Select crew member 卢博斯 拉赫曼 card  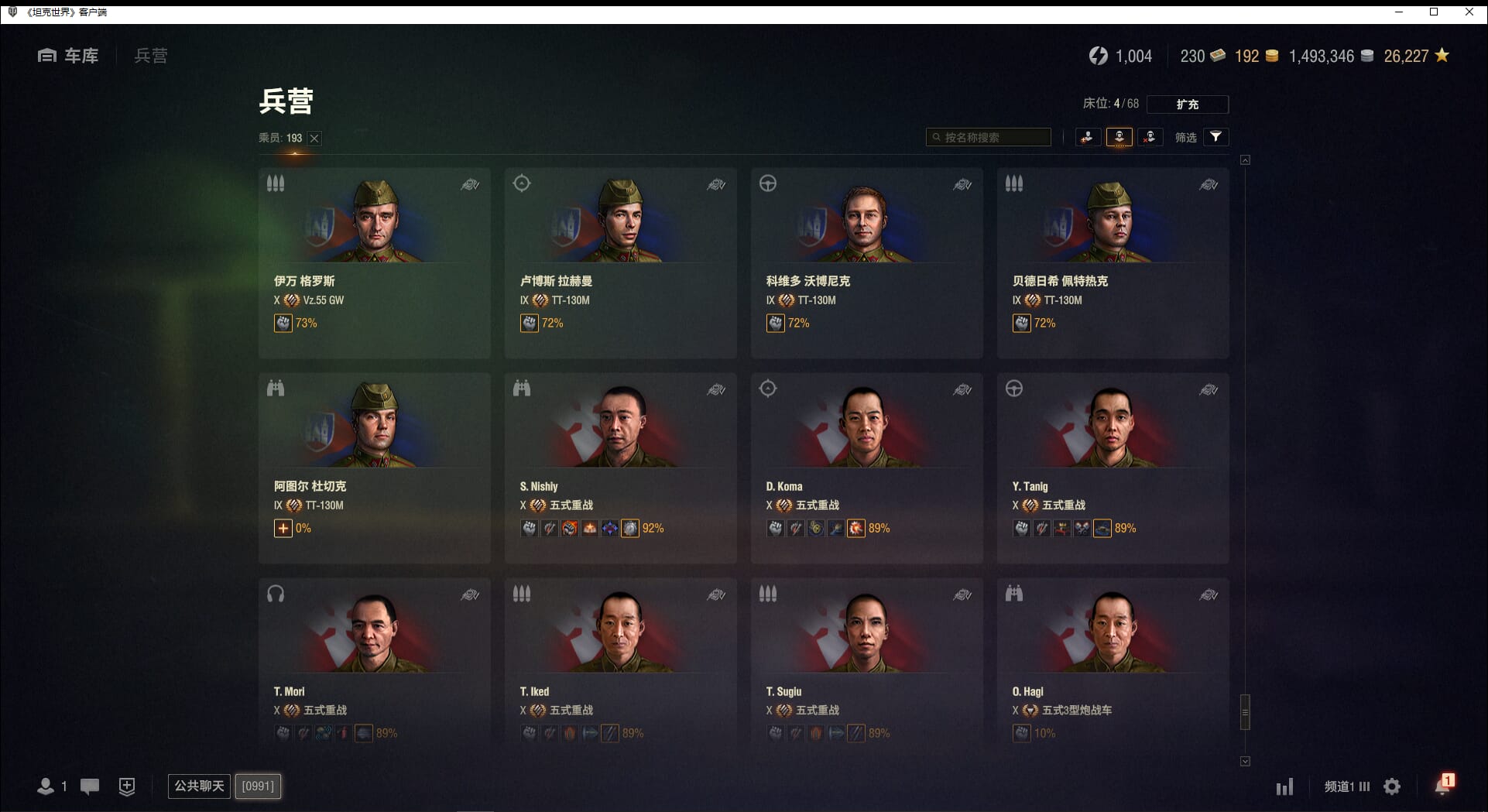click(620, 262)
